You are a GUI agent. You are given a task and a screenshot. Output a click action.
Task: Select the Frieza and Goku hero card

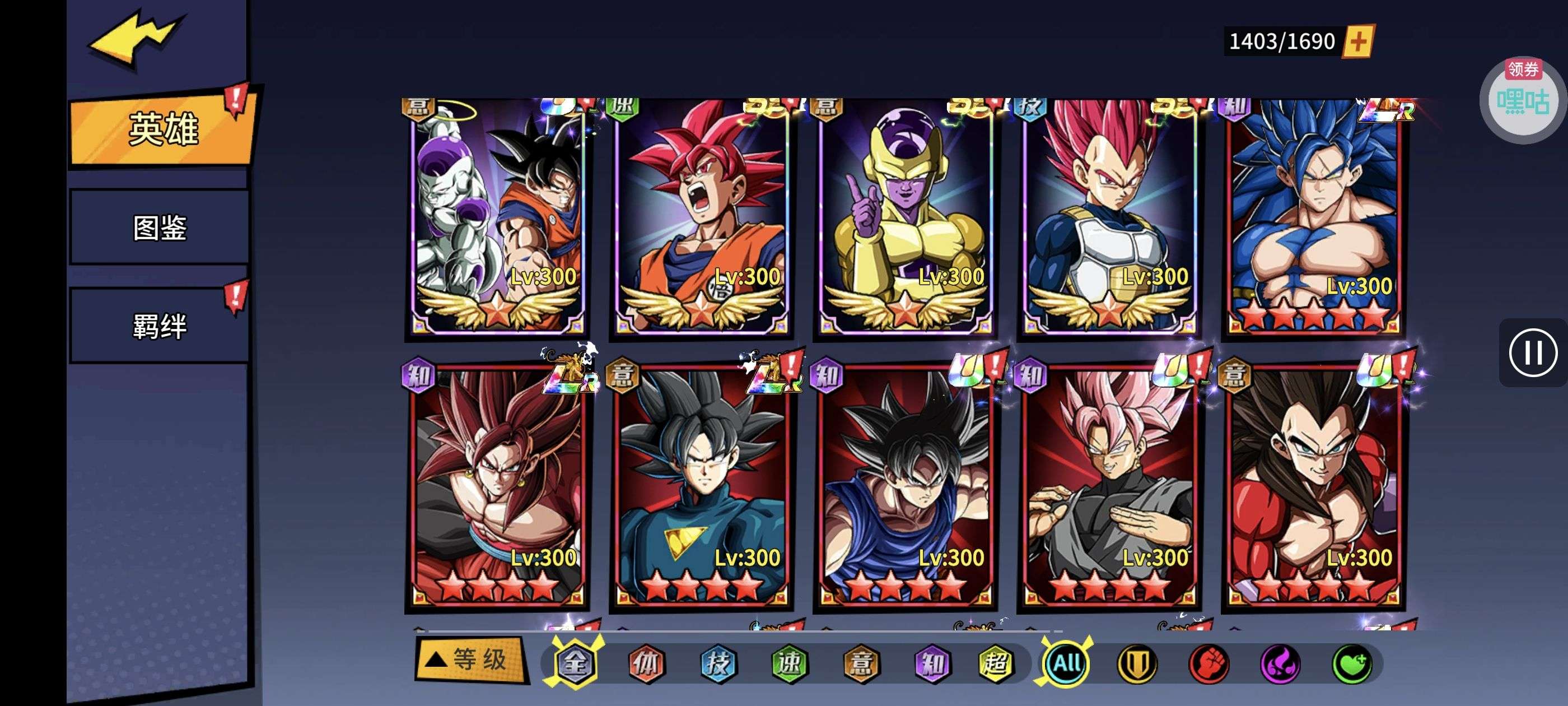(497, 216)
